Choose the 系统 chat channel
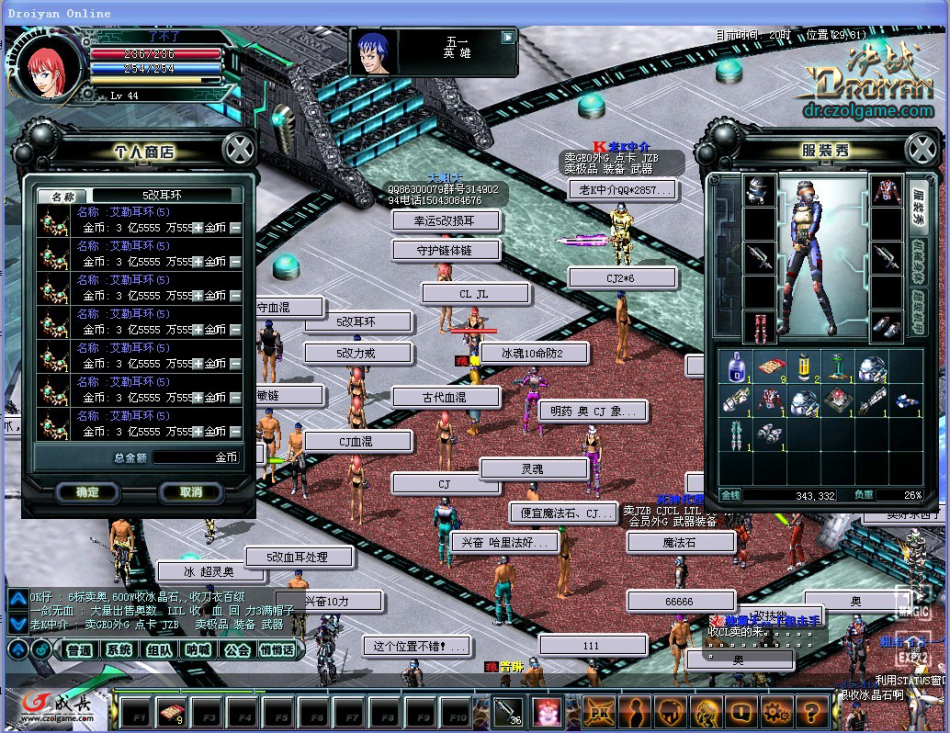The width and height of the screenshot is (950, 733). click(x=120, y=650)
